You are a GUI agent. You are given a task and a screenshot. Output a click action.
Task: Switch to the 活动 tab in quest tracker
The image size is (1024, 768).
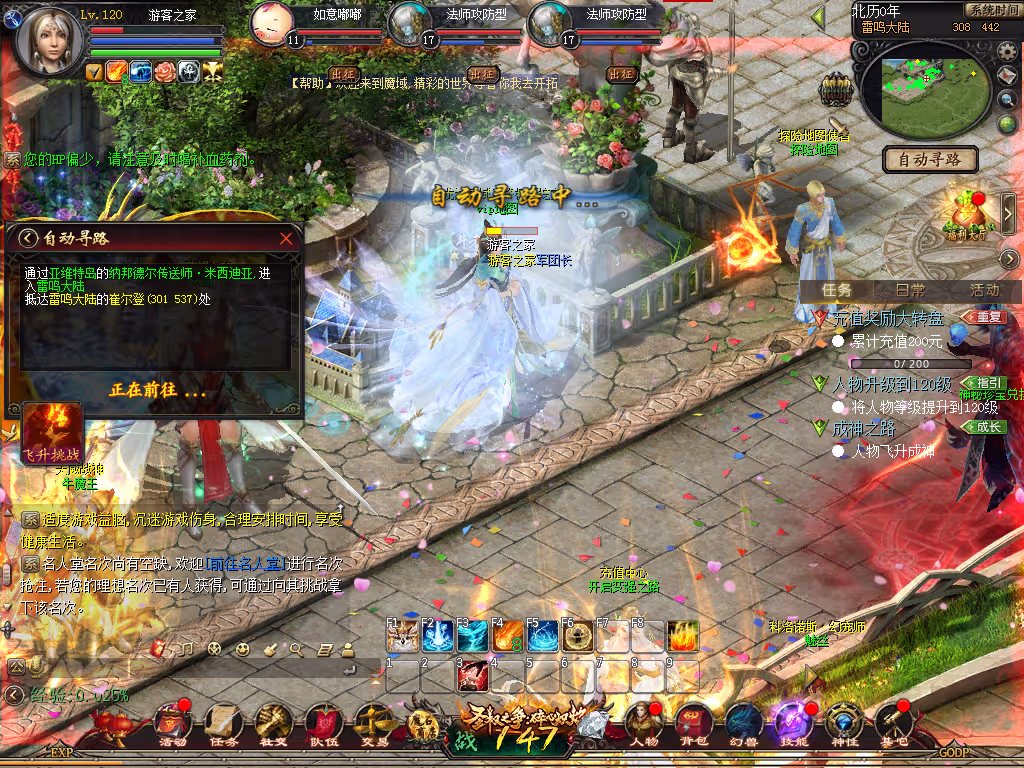(984, 289)
